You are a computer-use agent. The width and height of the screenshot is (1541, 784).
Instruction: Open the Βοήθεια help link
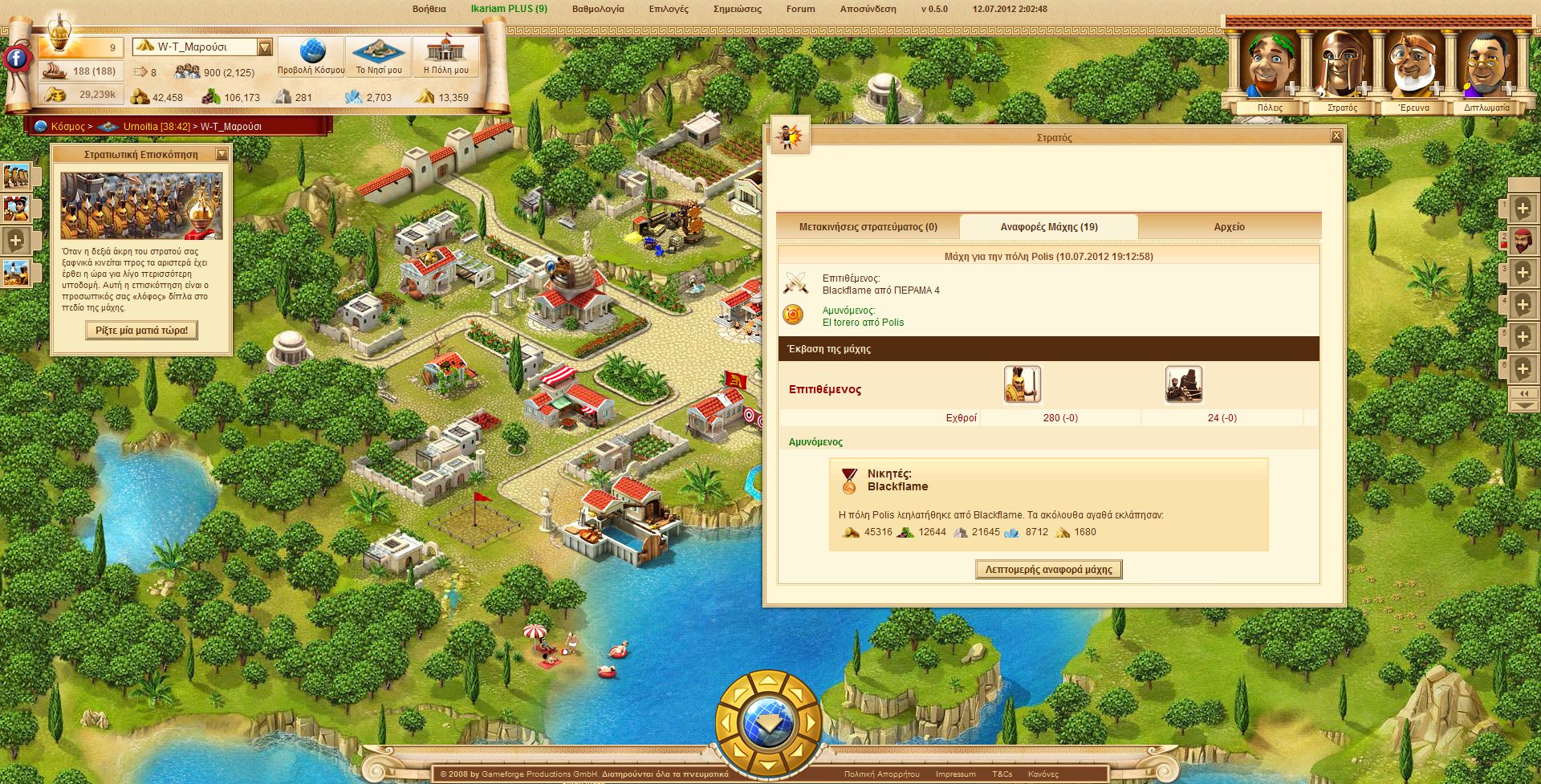(x=429, y=9)
